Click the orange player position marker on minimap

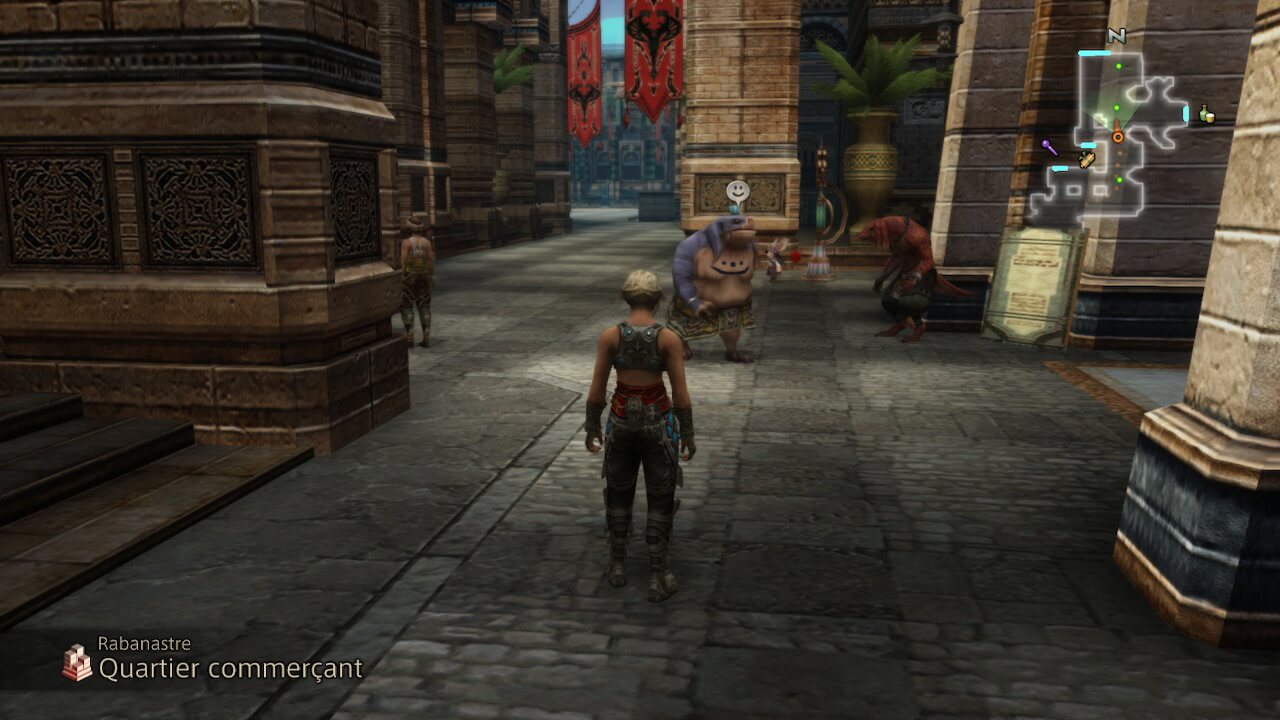(x=1118, y=135)
